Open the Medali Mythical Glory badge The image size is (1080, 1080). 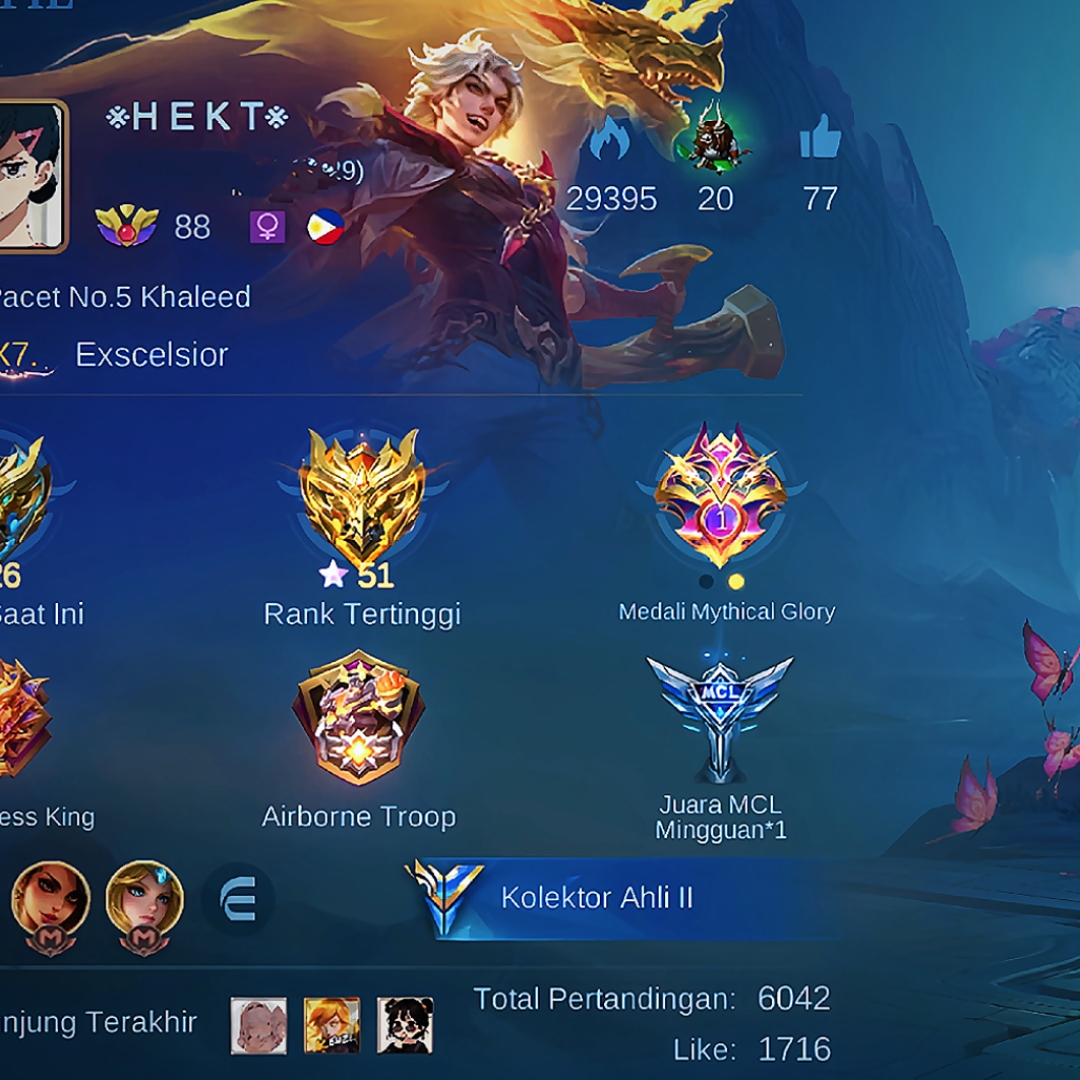pyautogui.click(x=721, y=495)
